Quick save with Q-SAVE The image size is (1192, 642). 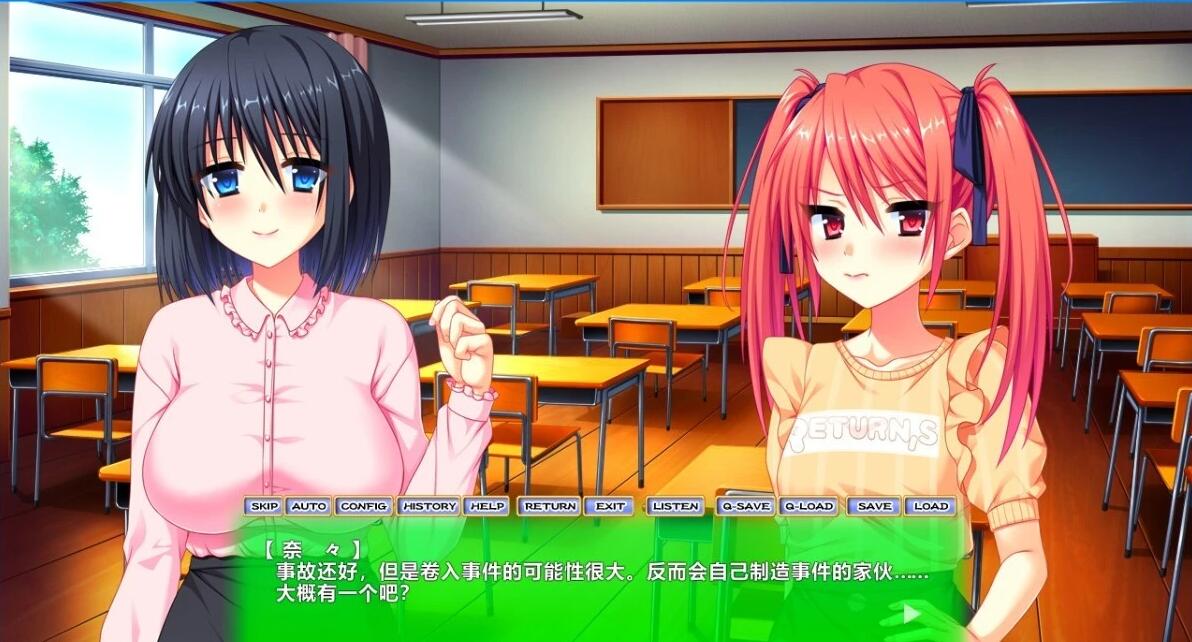point(746,506)
